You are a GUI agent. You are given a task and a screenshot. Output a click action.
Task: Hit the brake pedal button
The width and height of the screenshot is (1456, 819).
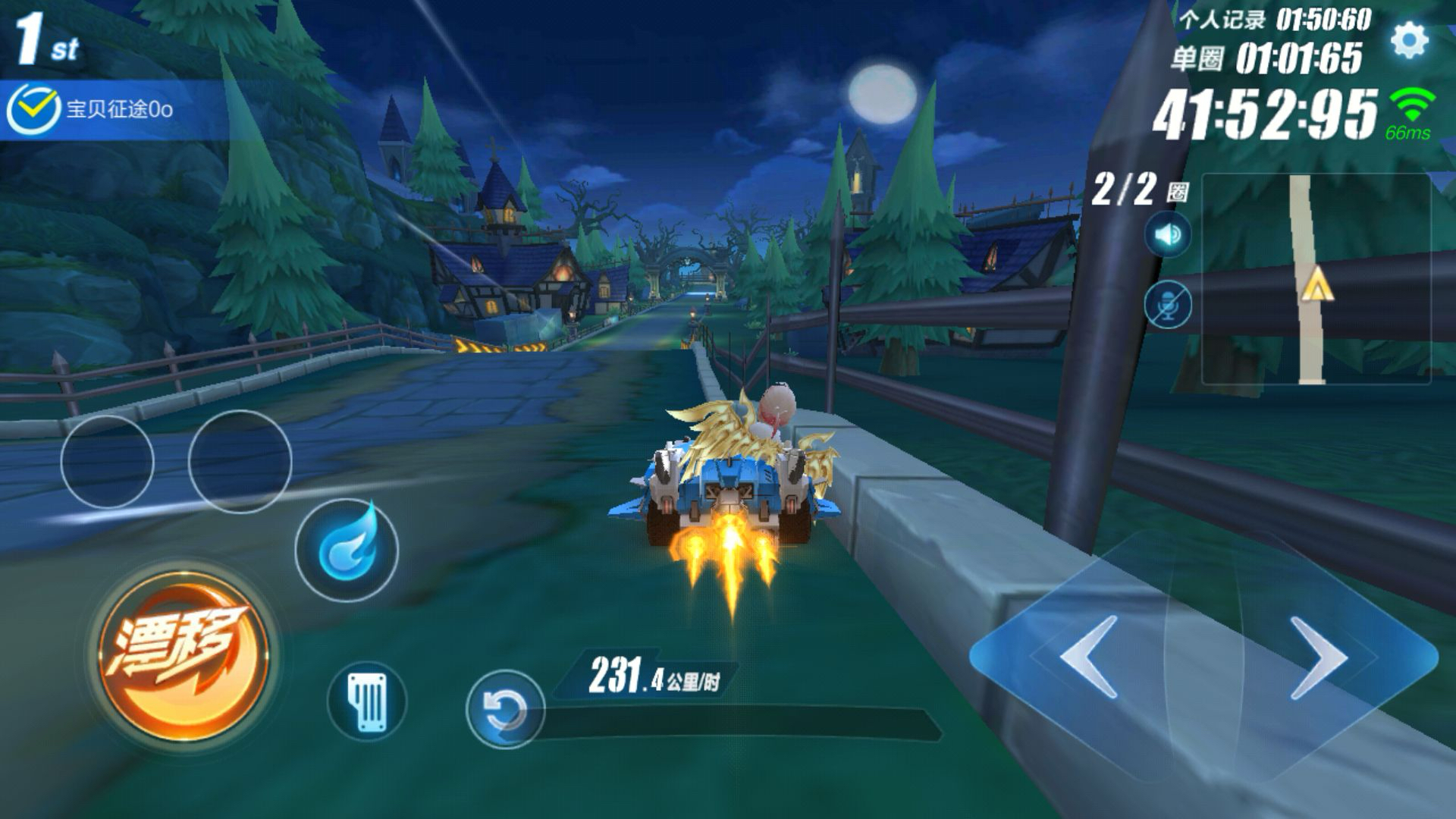tap(367, 701)
